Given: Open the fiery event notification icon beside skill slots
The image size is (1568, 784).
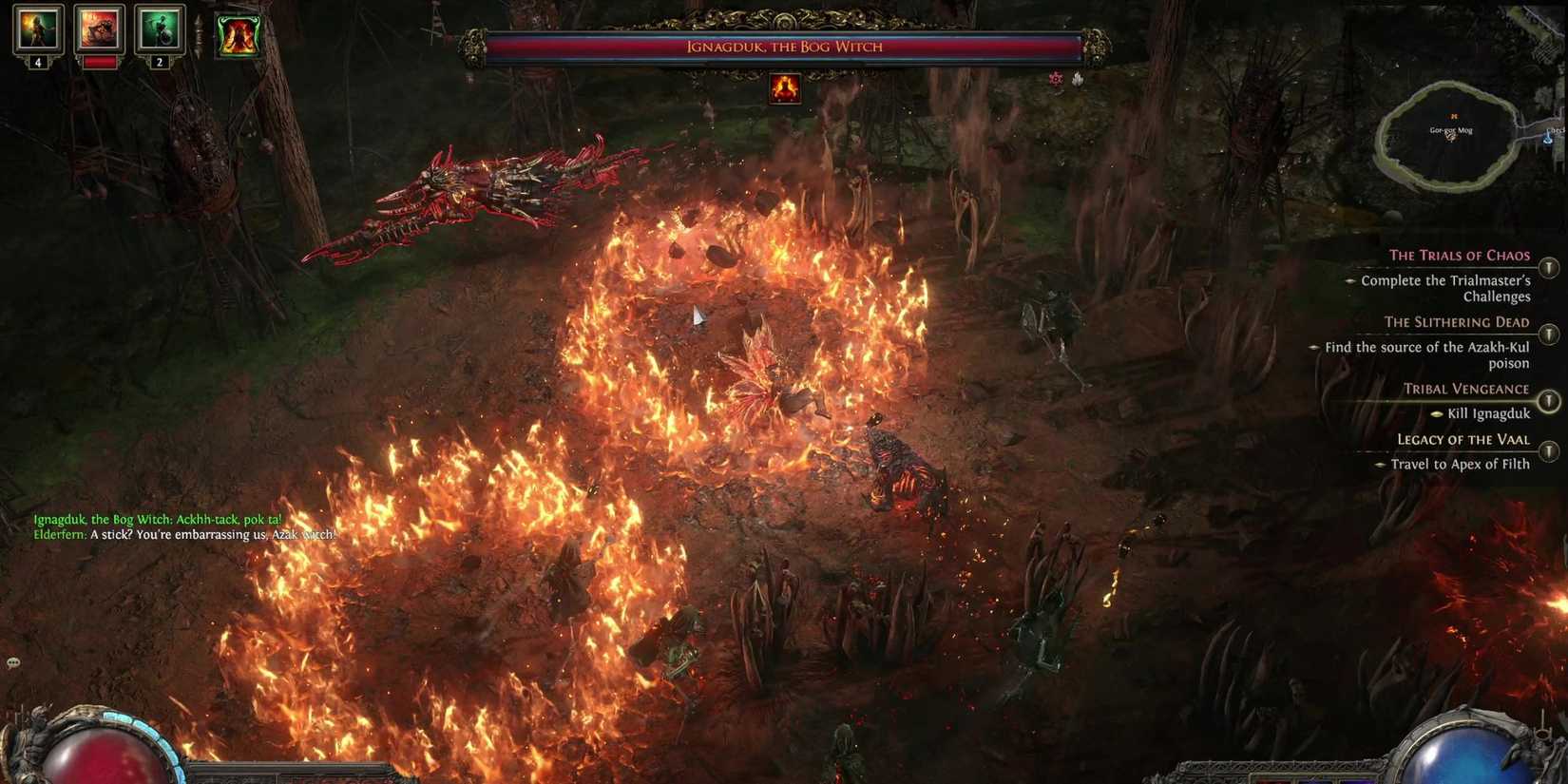Looking at the screenshot, I should [x=238, y=33].
